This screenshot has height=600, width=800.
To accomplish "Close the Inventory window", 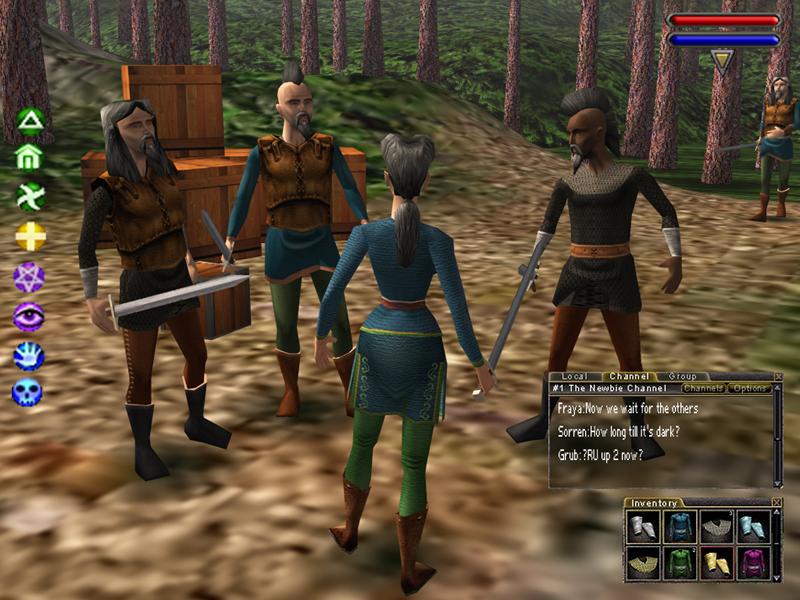I will point(777,502).
